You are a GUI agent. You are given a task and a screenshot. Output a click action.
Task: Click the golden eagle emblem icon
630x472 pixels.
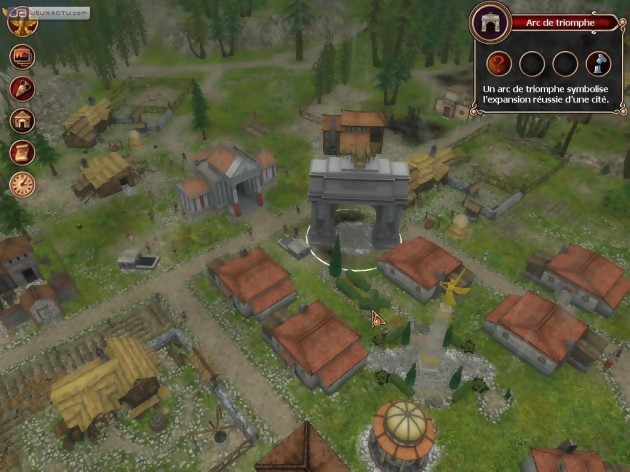click(20, 22)
